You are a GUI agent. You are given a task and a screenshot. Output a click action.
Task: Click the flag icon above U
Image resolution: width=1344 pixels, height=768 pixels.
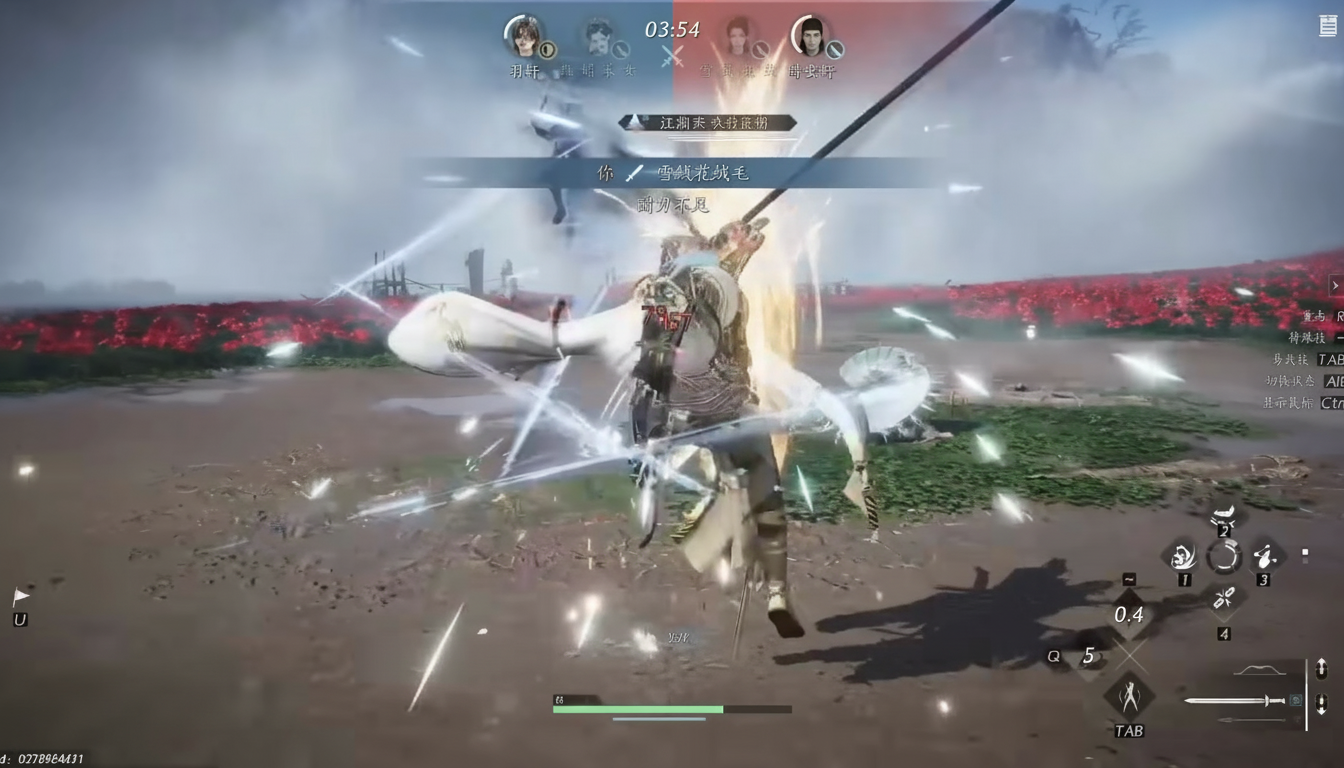click(20, 597)
